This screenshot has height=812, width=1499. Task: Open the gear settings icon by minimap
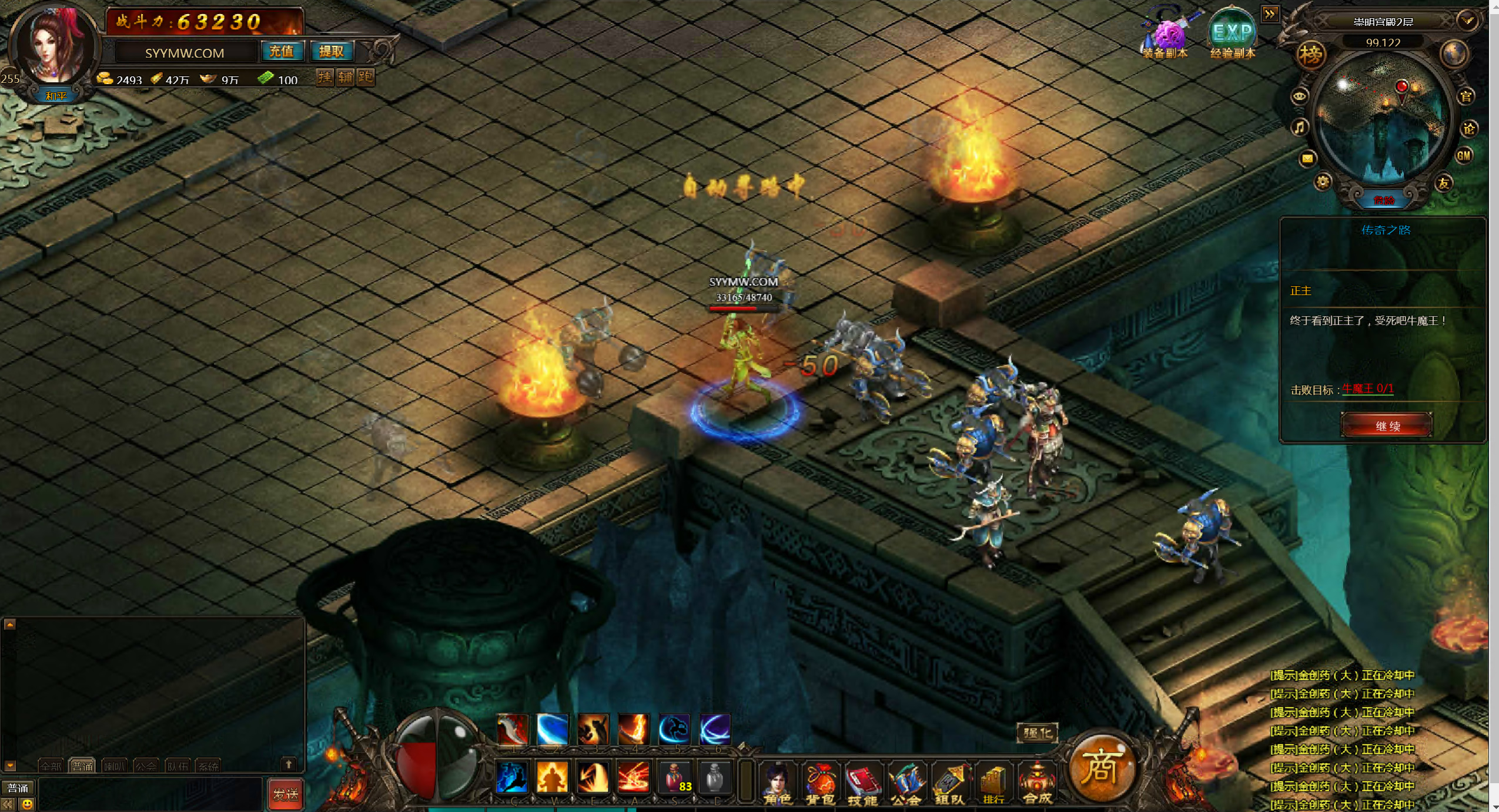click(x=1323, y=182)
